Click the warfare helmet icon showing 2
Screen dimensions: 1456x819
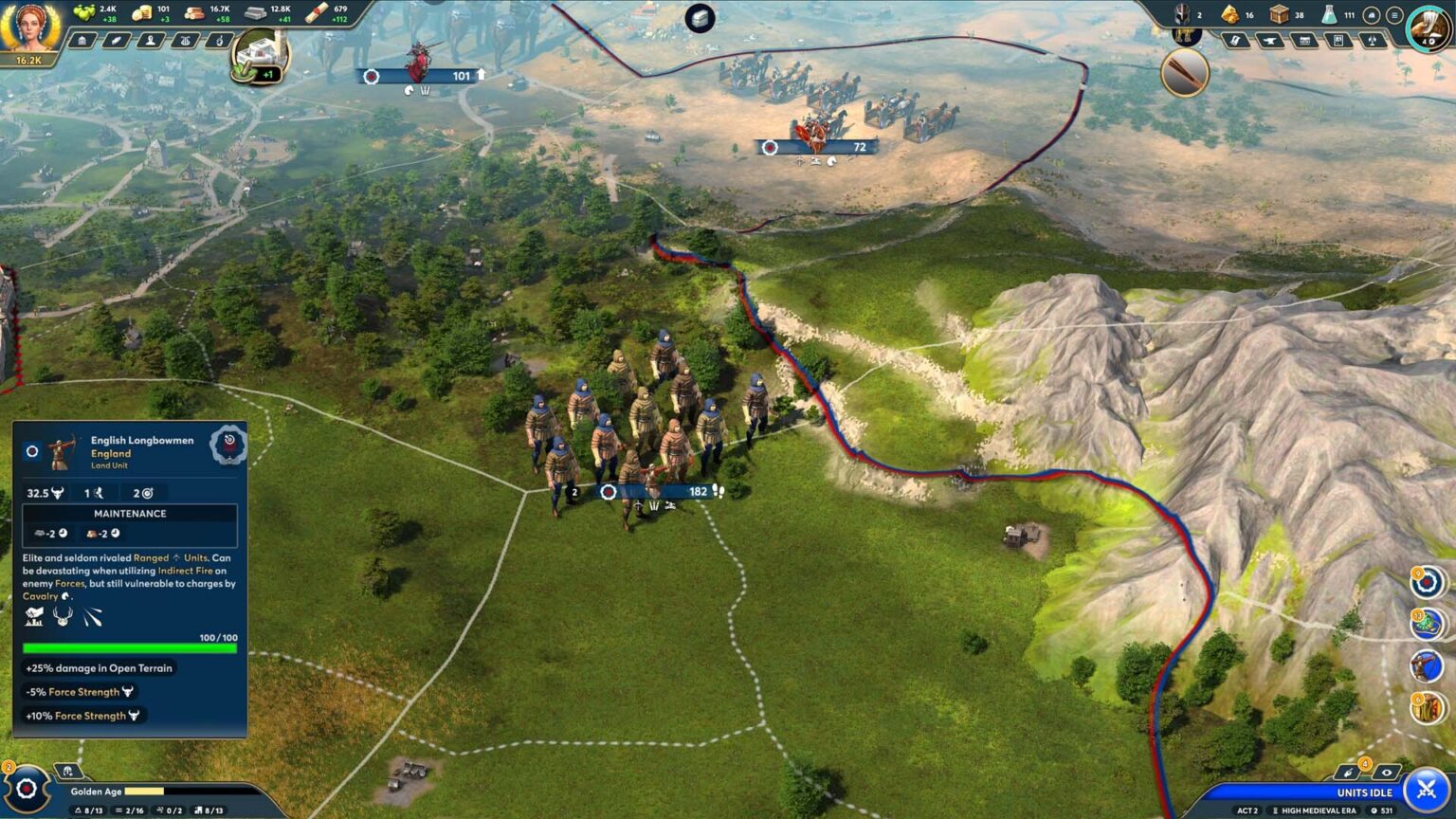click(1182, 14)
